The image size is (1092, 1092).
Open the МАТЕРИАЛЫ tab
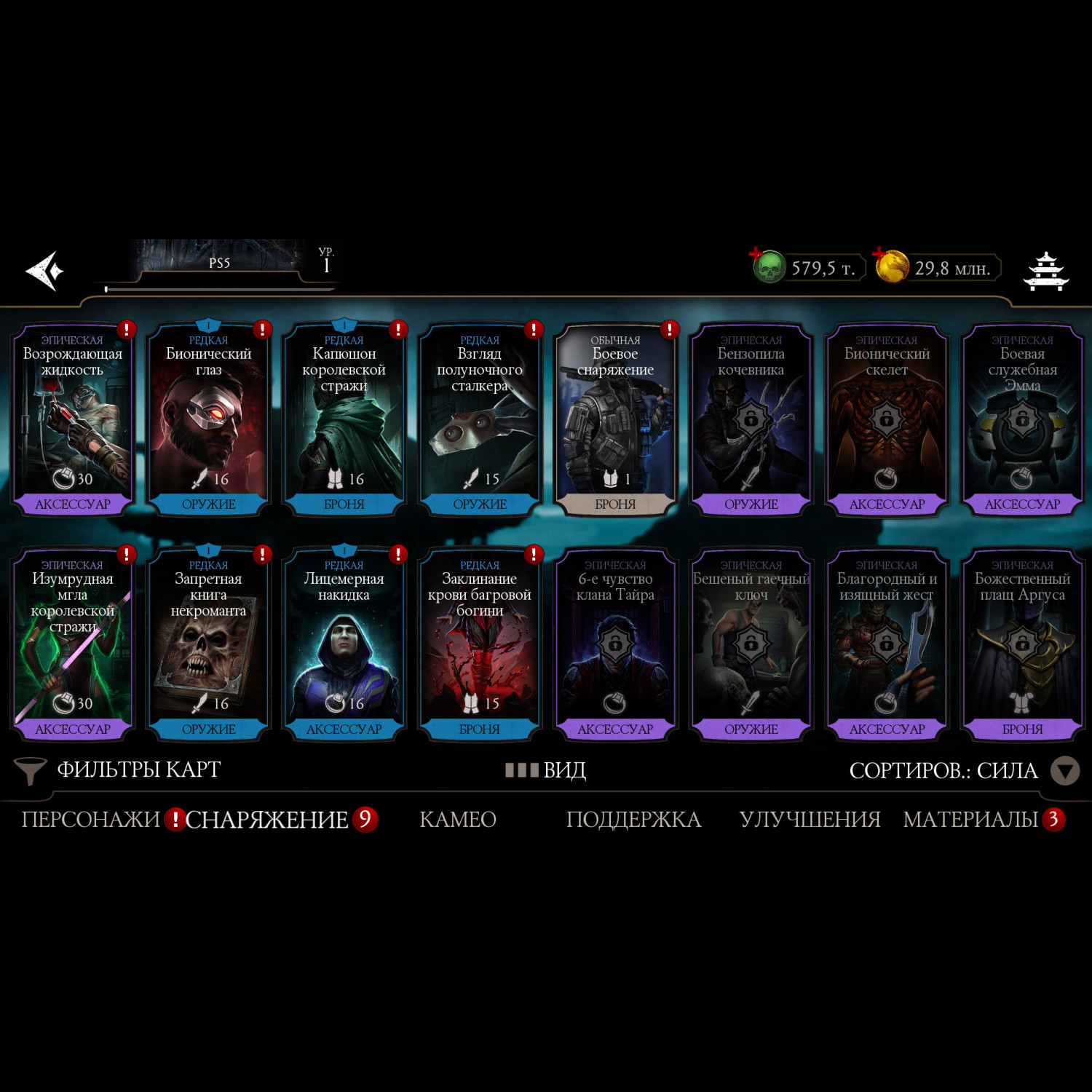970,820
